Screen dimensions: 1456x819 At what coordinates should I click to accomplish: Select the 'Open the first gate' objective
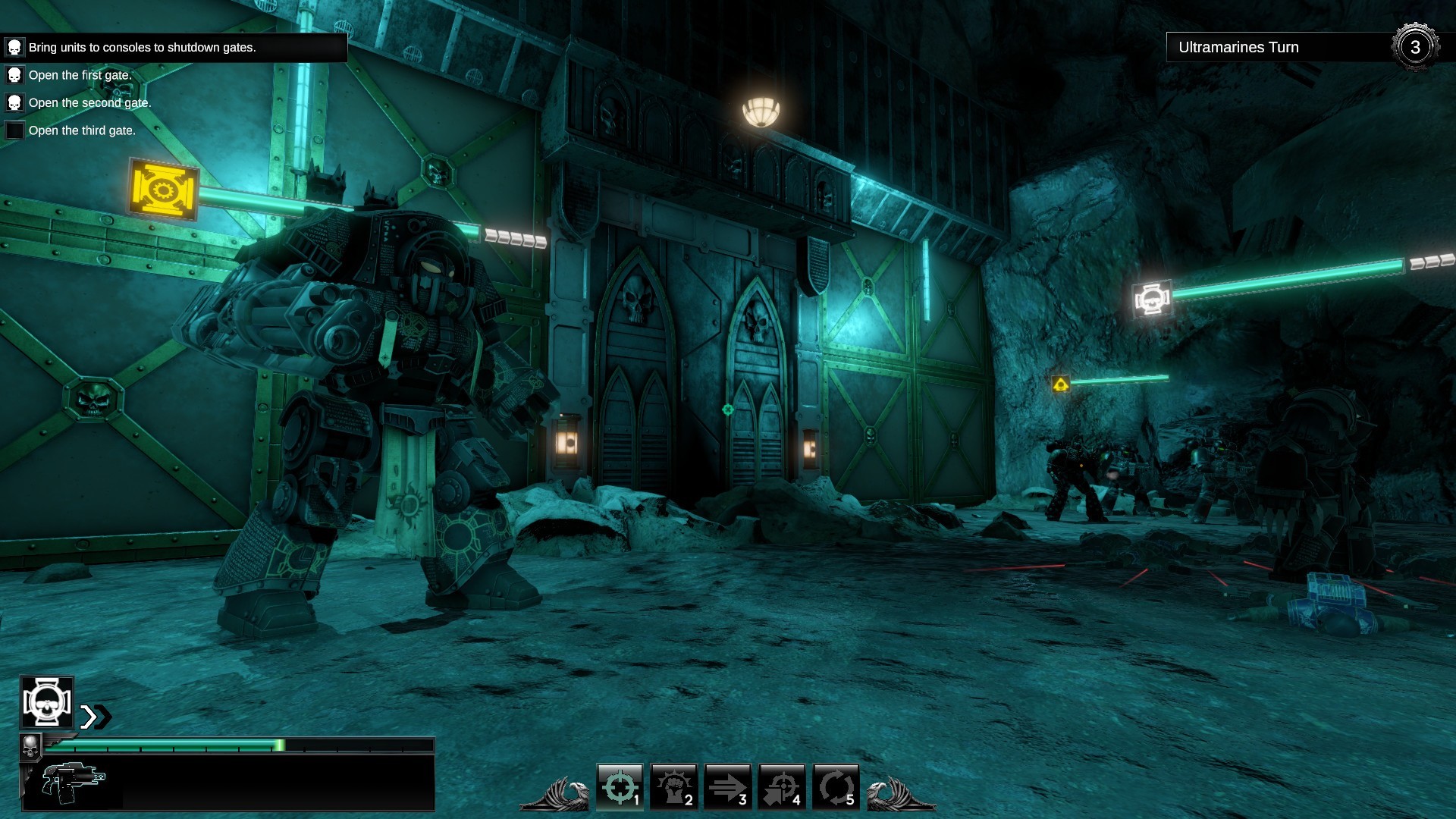point(80,75)
